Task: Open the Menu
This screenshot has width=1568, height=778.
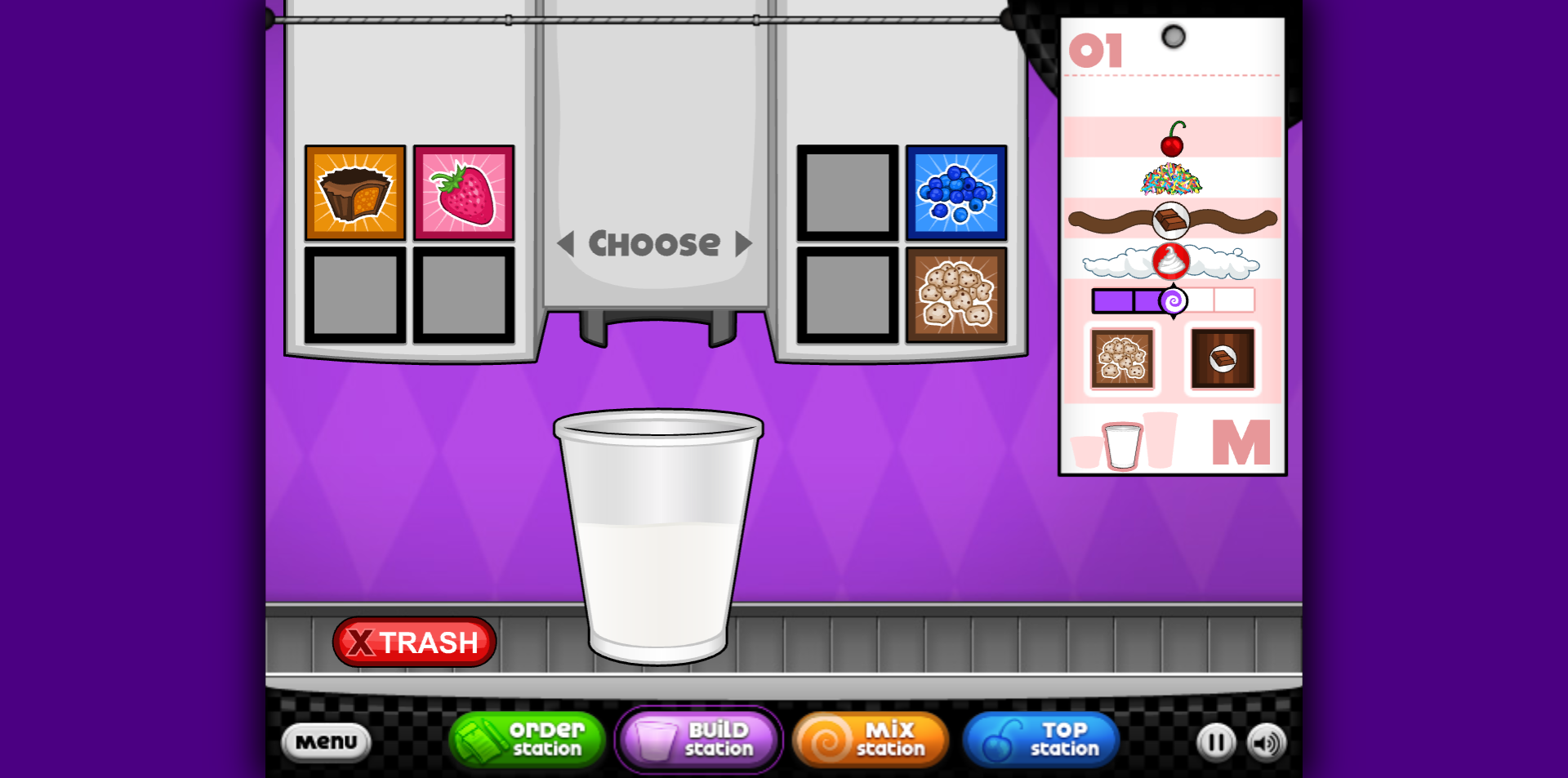Action: pyautogui.click(x=326, y=742)
